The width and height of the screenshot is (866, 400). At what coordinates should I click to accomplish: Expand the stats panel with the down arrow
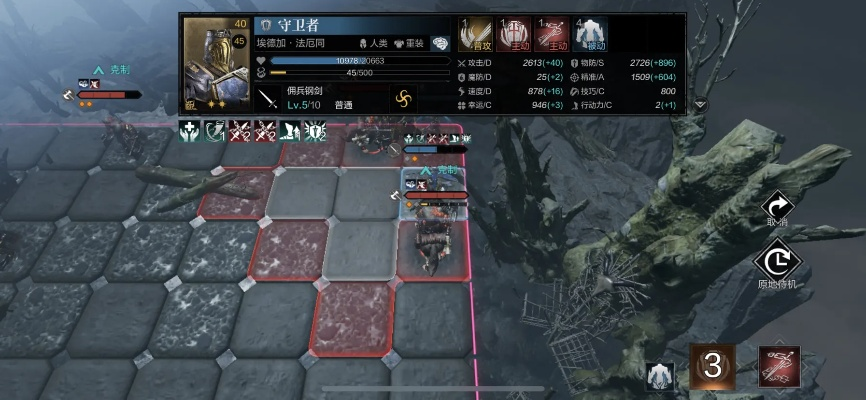point(700,104)
